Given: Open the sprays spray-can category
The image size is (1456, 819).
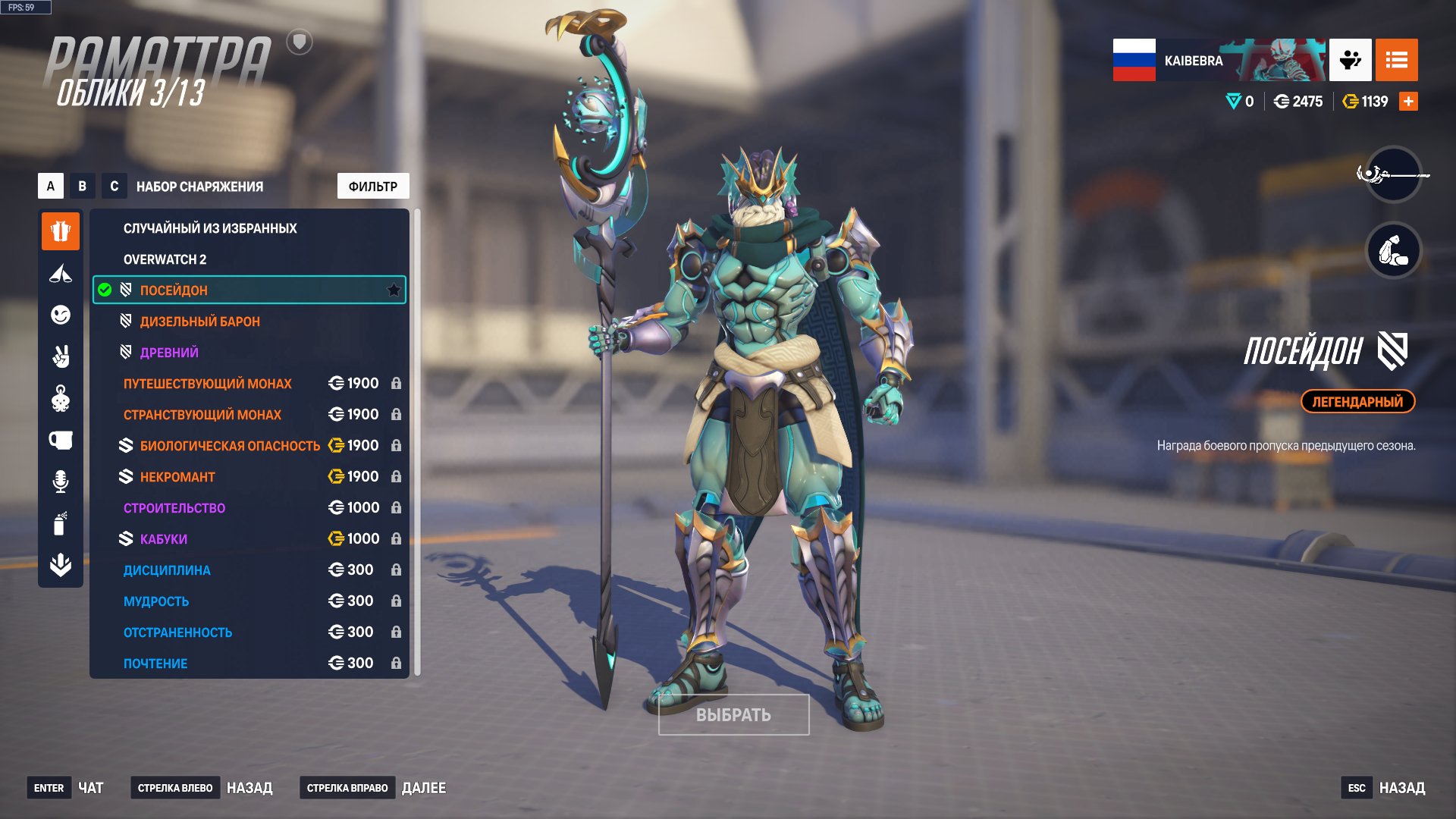Looking at the screenshot, I should pyautogui.click(x=61, y=523).
